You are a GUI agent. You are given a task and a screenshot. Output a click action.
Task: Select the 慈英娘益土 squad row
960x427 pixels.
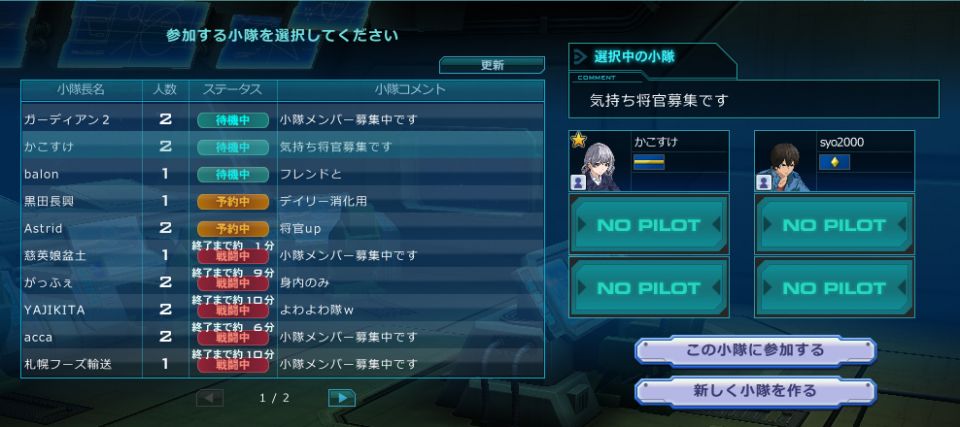(x=282, y=255)
